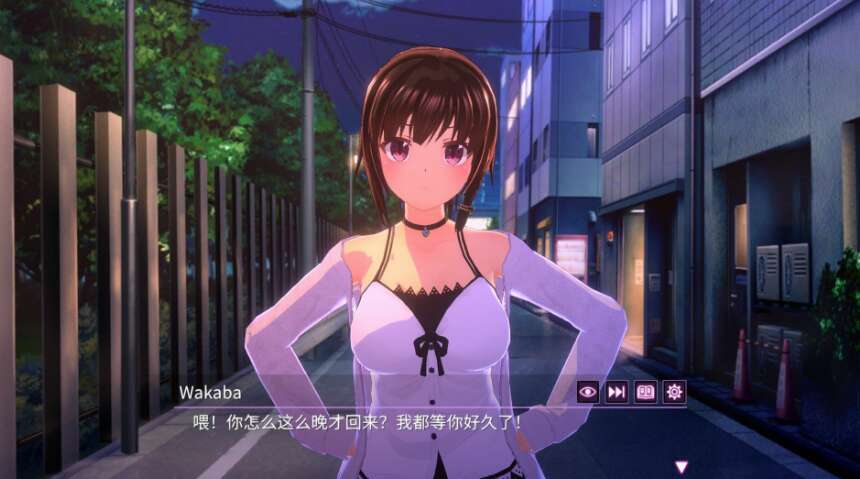Advance dialogue with the pink down arrow

[x=681, y=466]
